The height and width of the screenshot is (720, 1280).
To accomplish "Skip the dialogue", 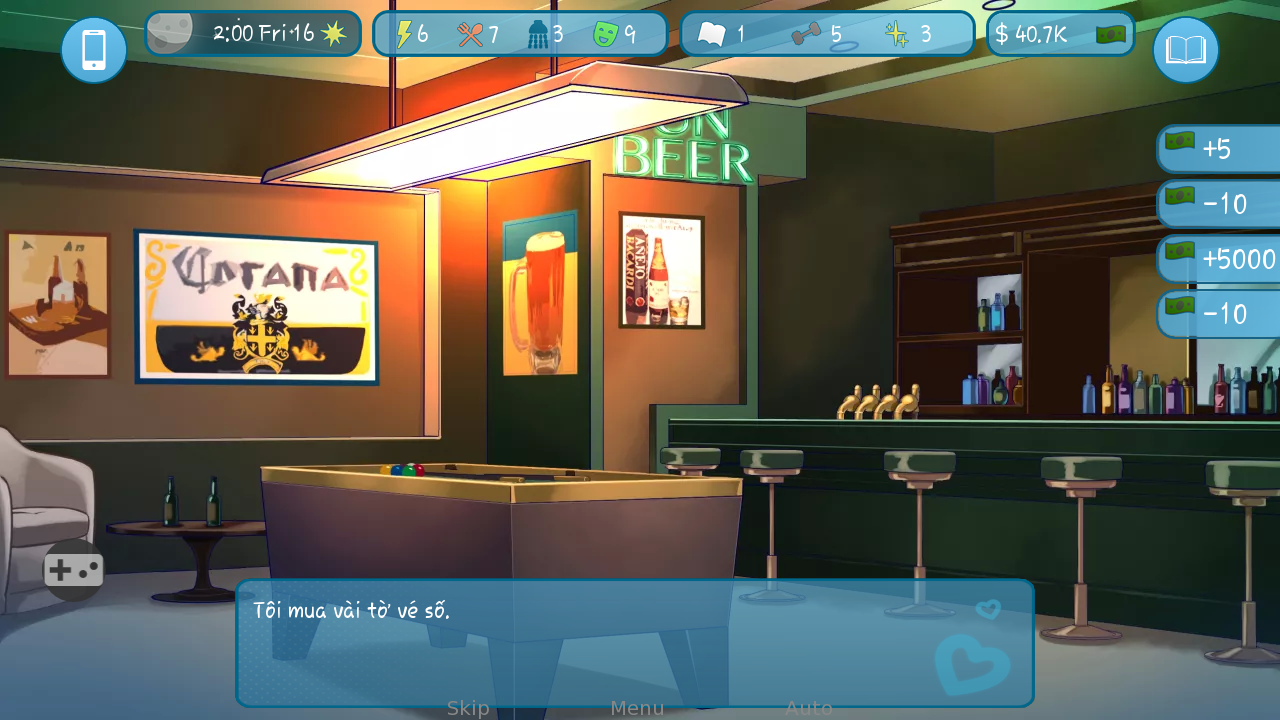I will point(468,708).
